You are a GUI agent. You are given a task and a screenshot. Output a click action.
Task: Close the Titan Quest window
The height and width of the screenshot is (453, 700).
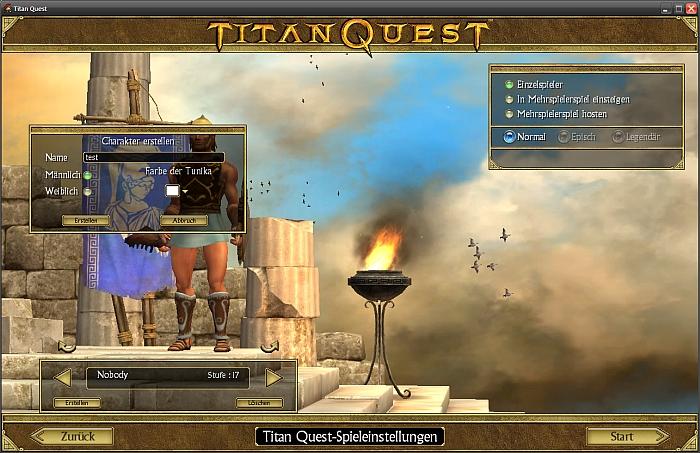click(691, 7)
